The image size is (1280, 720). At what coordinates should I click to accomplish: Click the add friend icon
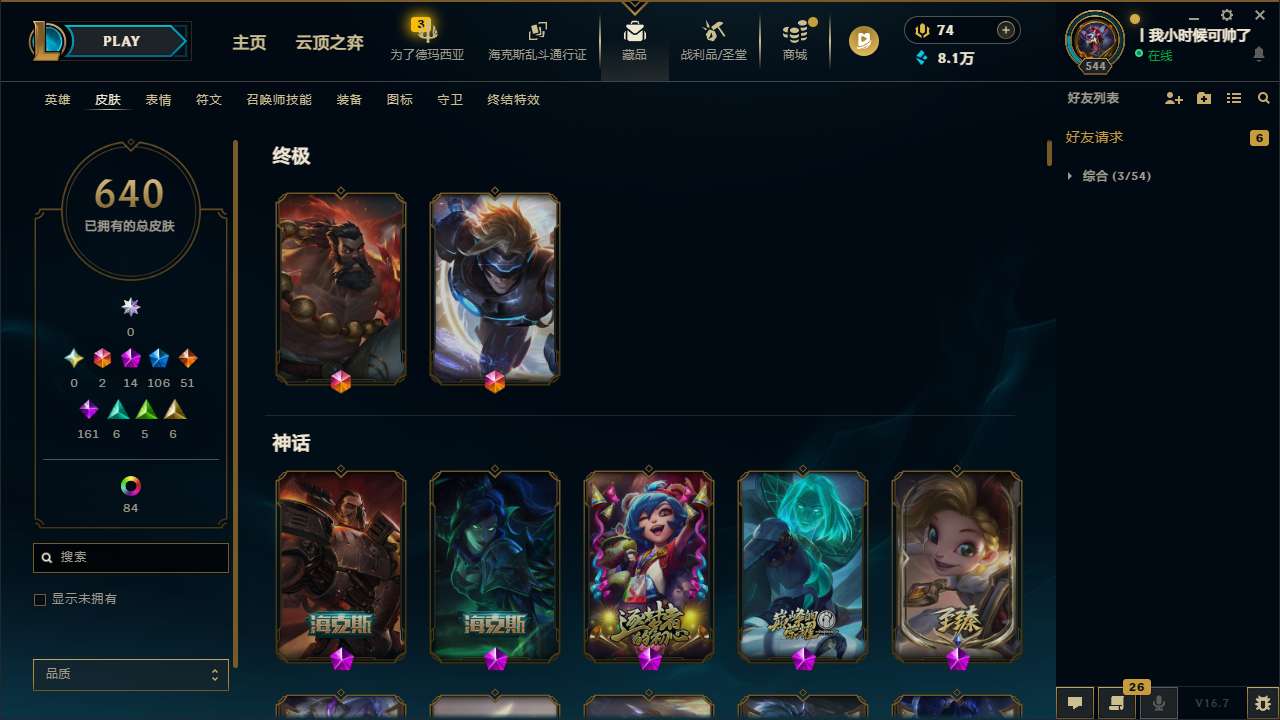pos(1173,98)
